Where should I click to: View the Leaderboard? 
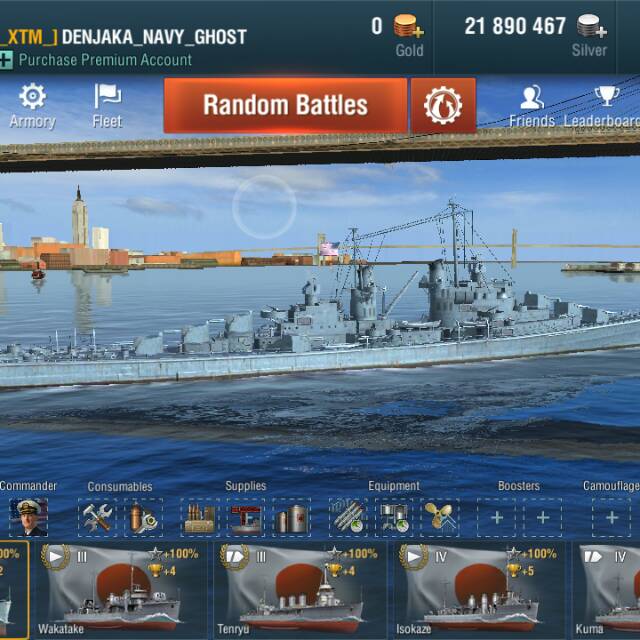[x=605, y=105]
